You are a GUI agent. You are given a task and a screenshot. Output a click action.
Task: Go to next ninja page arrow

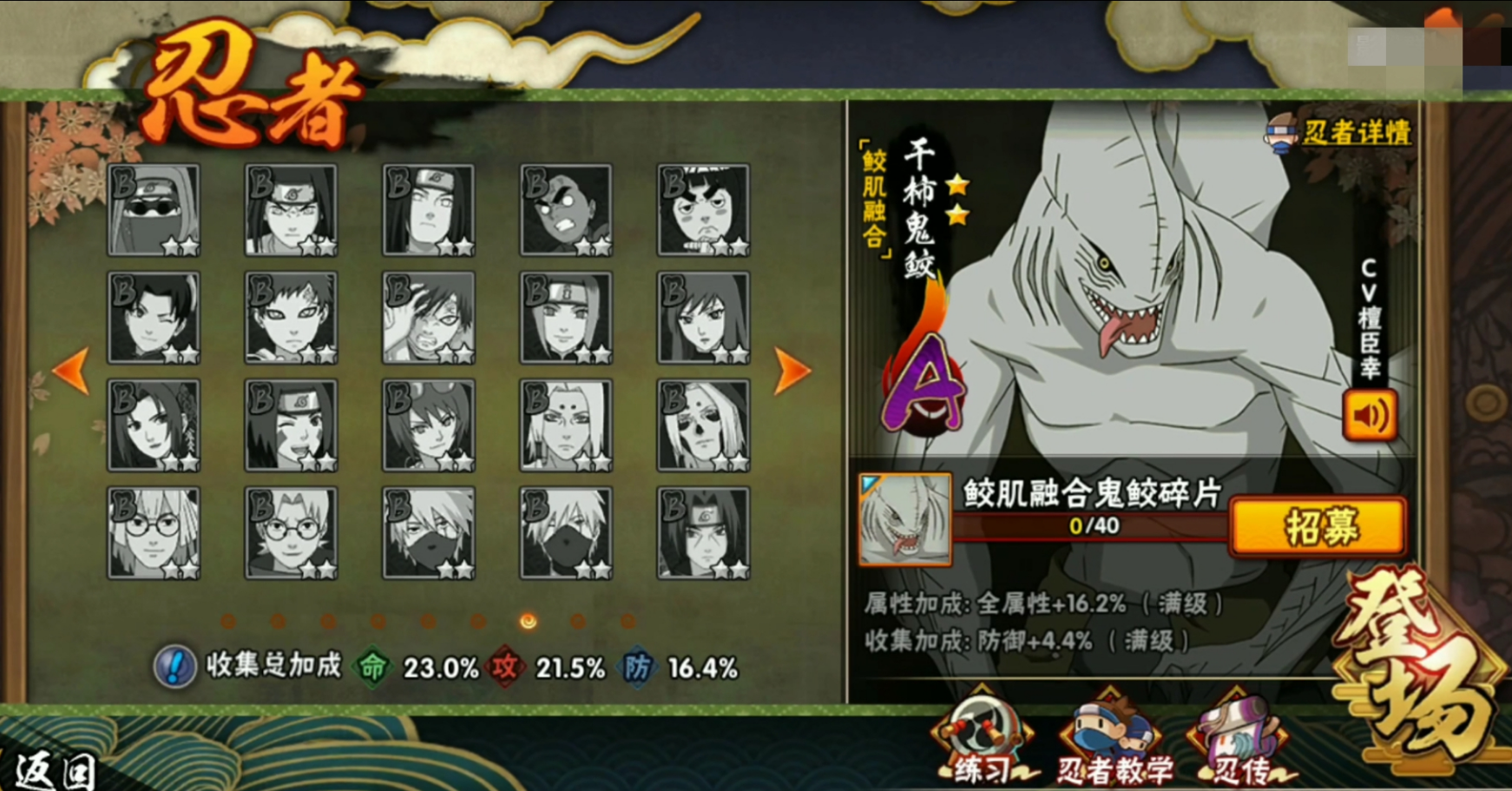click(792, 371)
